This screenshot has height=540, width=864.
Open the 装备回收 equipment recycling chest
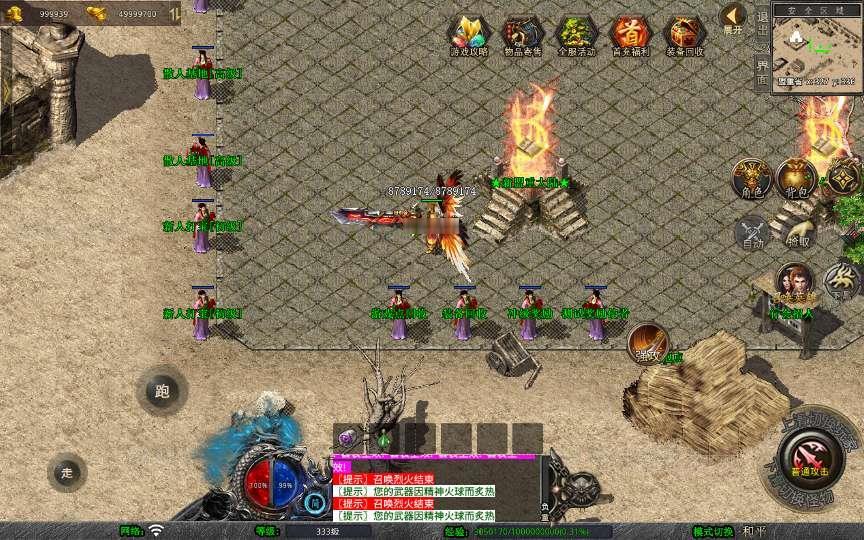[684, 36]
